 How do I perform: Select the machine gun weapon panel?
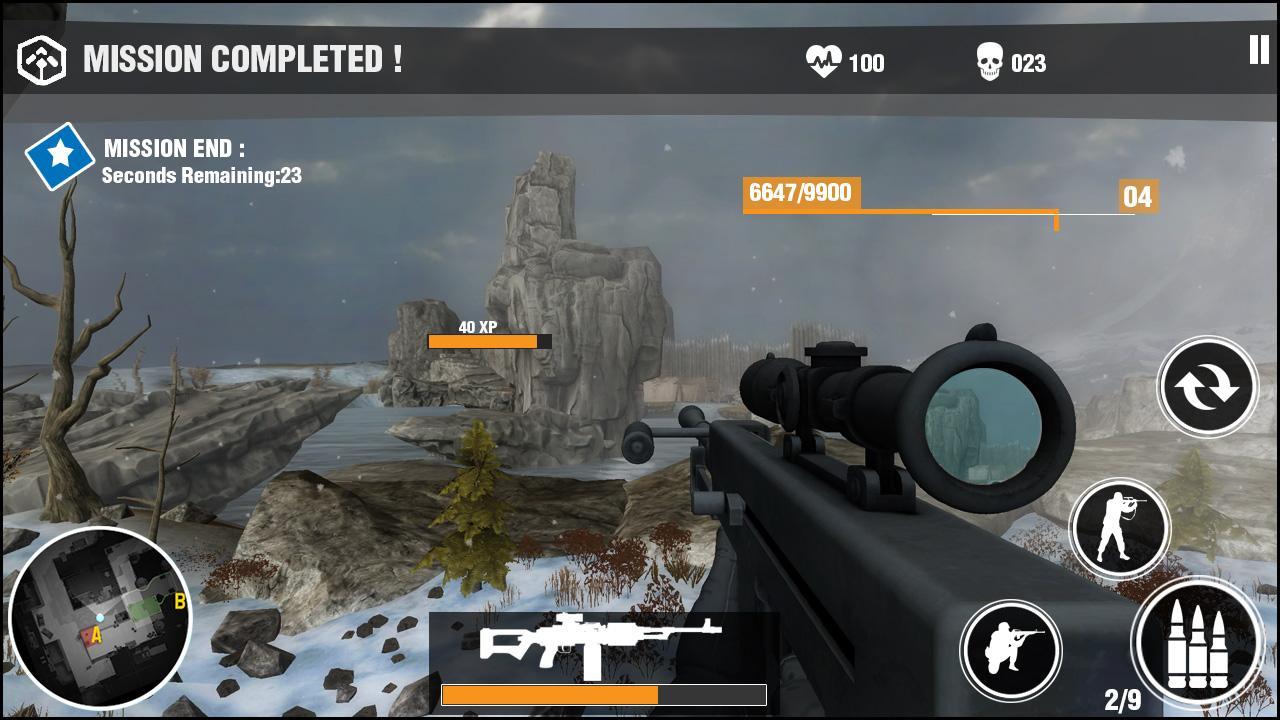[603, 660]
